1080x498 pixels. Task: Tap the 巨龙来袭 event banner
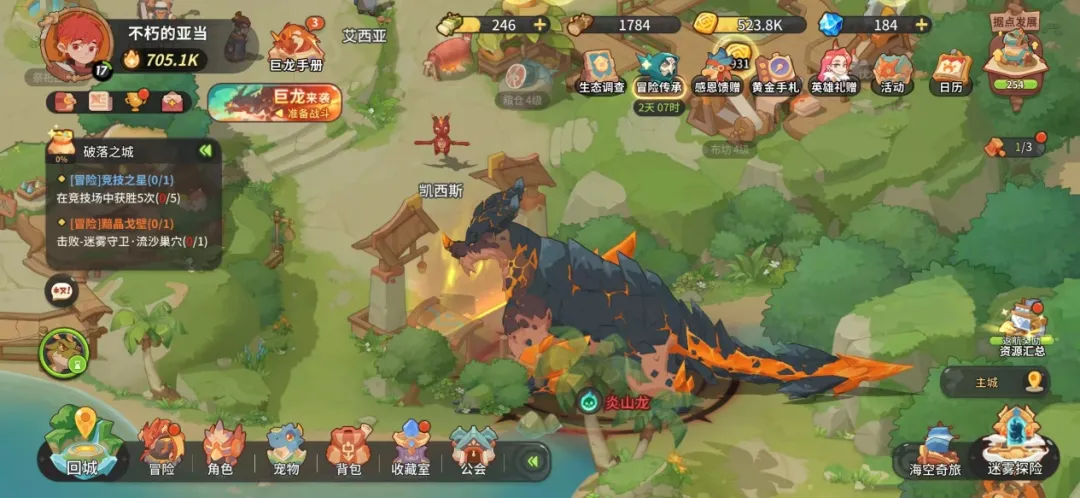(275, 102)
